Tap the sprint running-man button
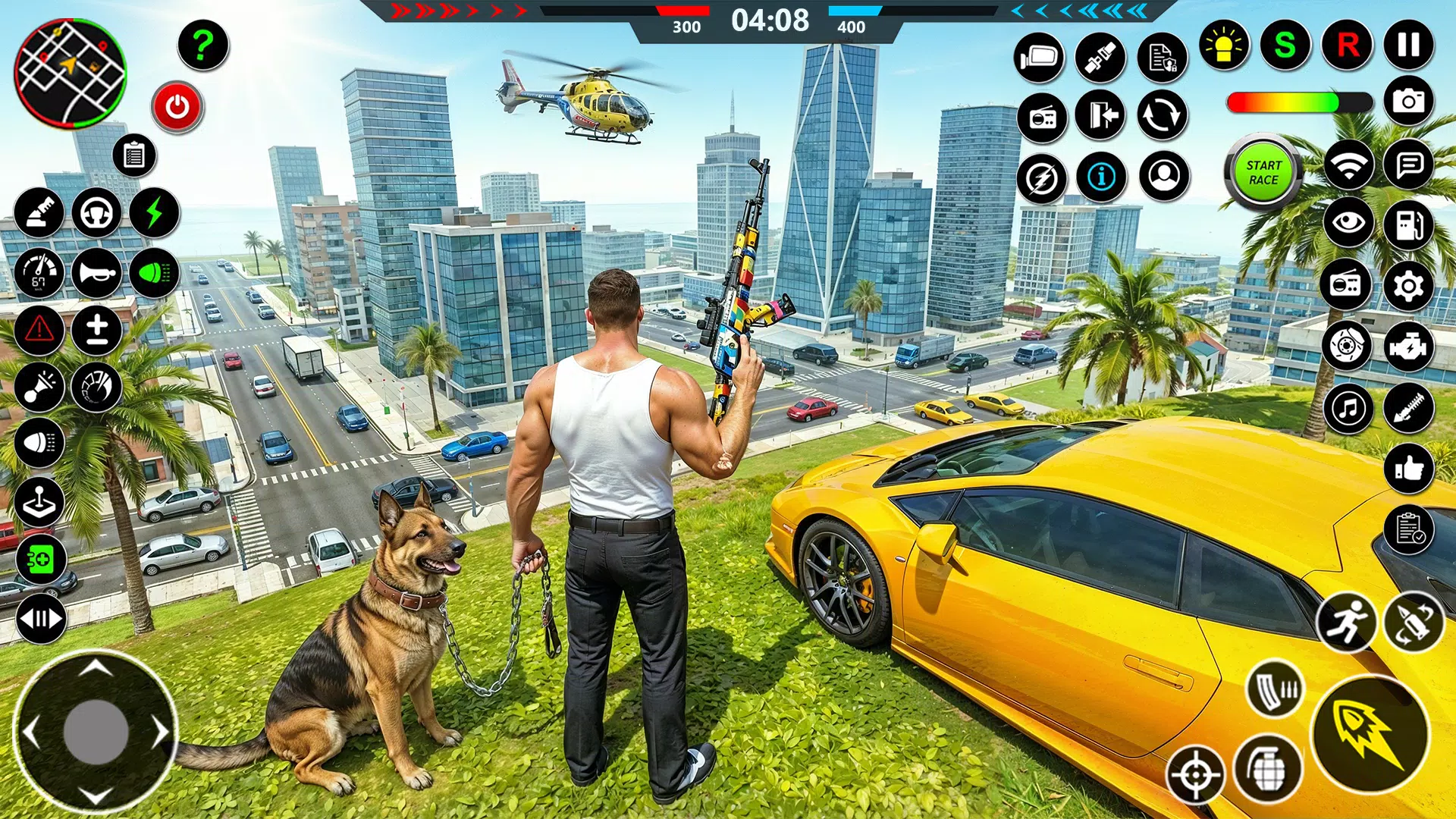Image resolution: width=1456 pixels, height=819 pixels. (x=1347, y=622)
